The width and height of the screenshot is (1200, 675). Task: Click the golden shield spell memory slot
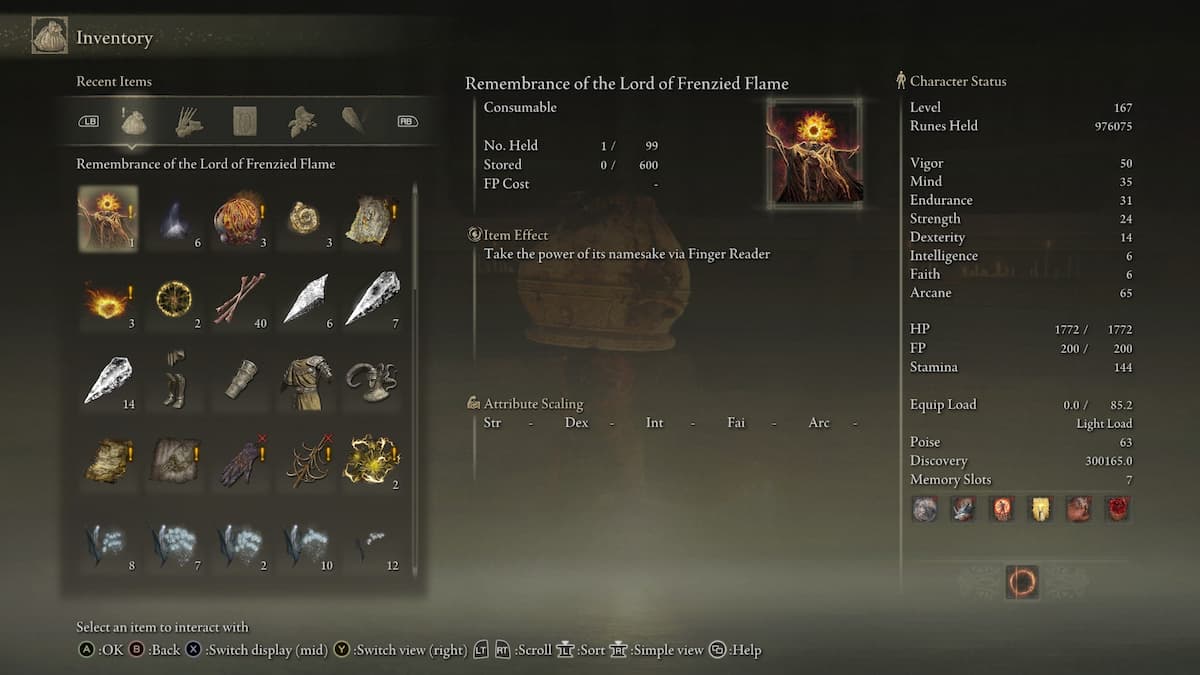[1040, 509]
